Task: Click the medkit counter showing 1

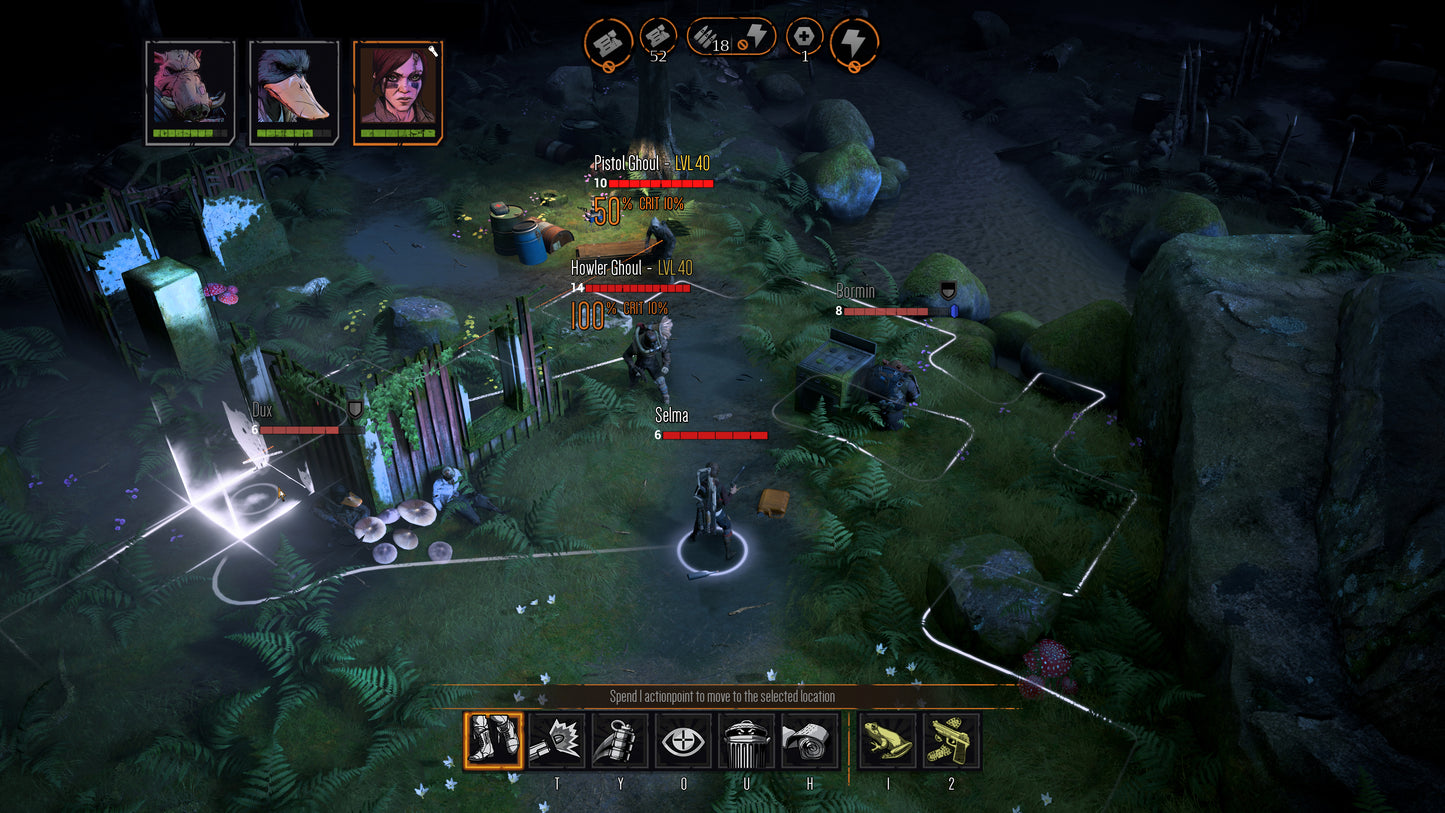Action: click(x=803, y=37)
